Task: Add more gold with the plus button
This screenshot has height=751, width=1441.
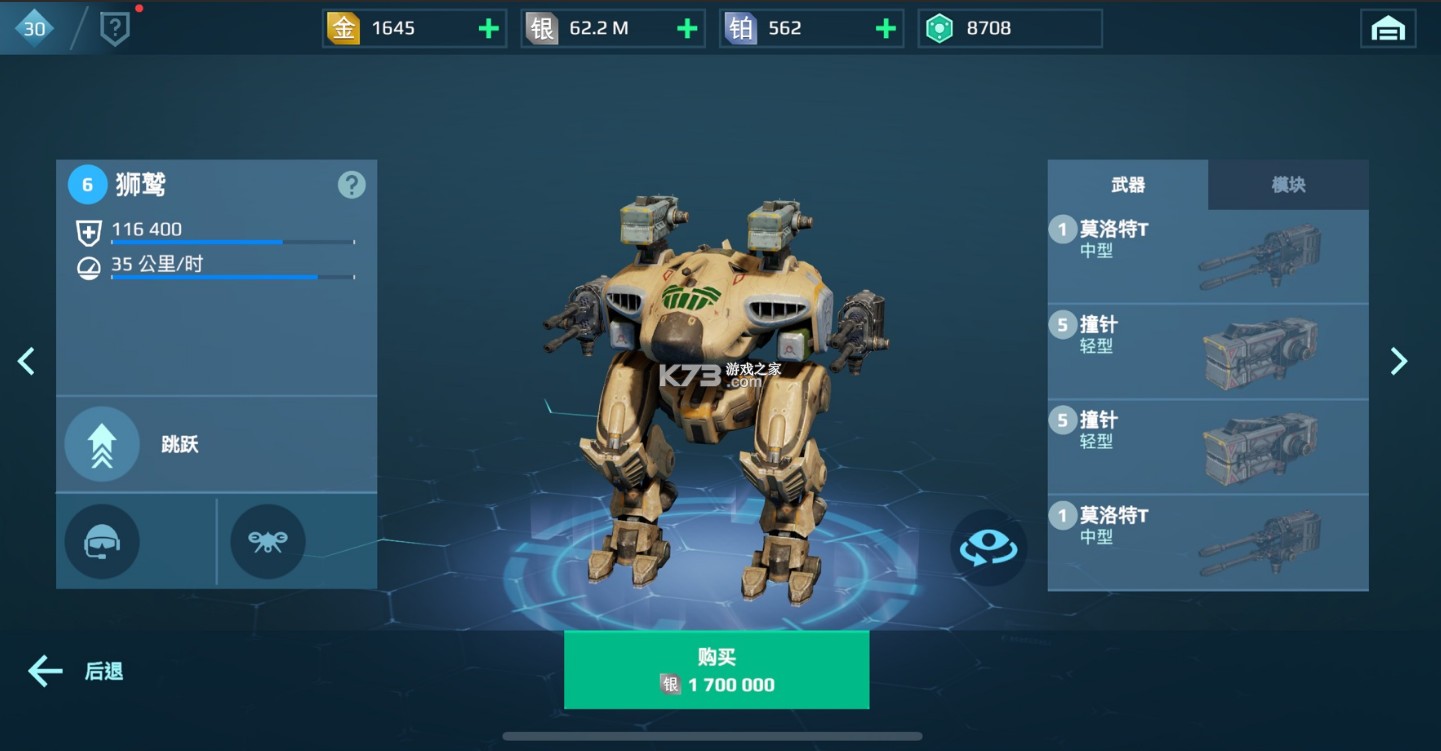Action: (x=488, y=28)
